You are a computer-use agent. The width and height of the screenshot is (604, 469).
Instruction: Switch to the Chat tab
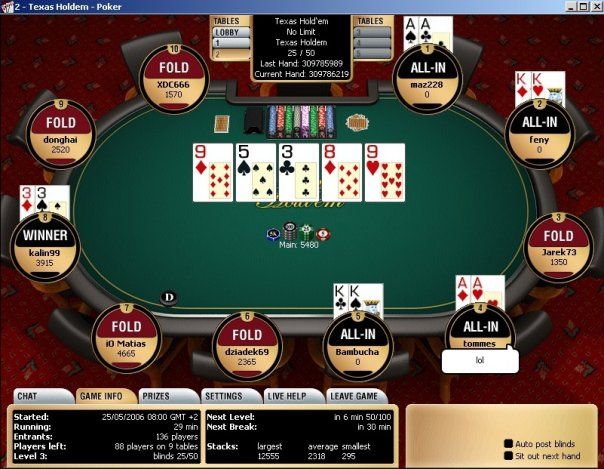[x=27, y=396]
